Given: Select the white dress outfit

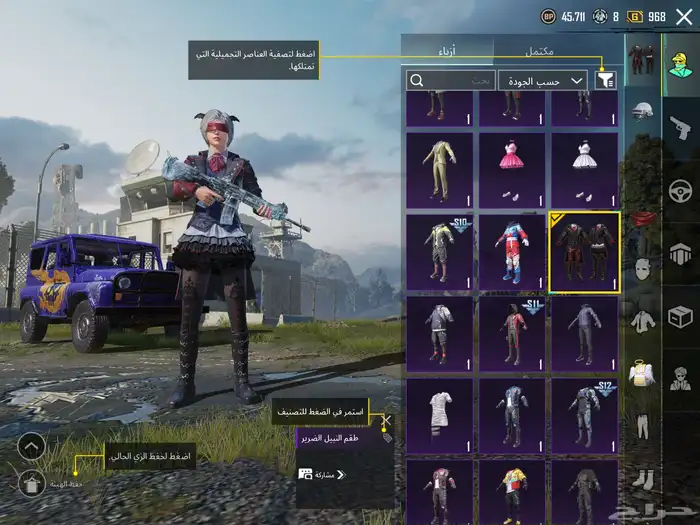Looking at the screenshot, I should [x=585, y=170].
